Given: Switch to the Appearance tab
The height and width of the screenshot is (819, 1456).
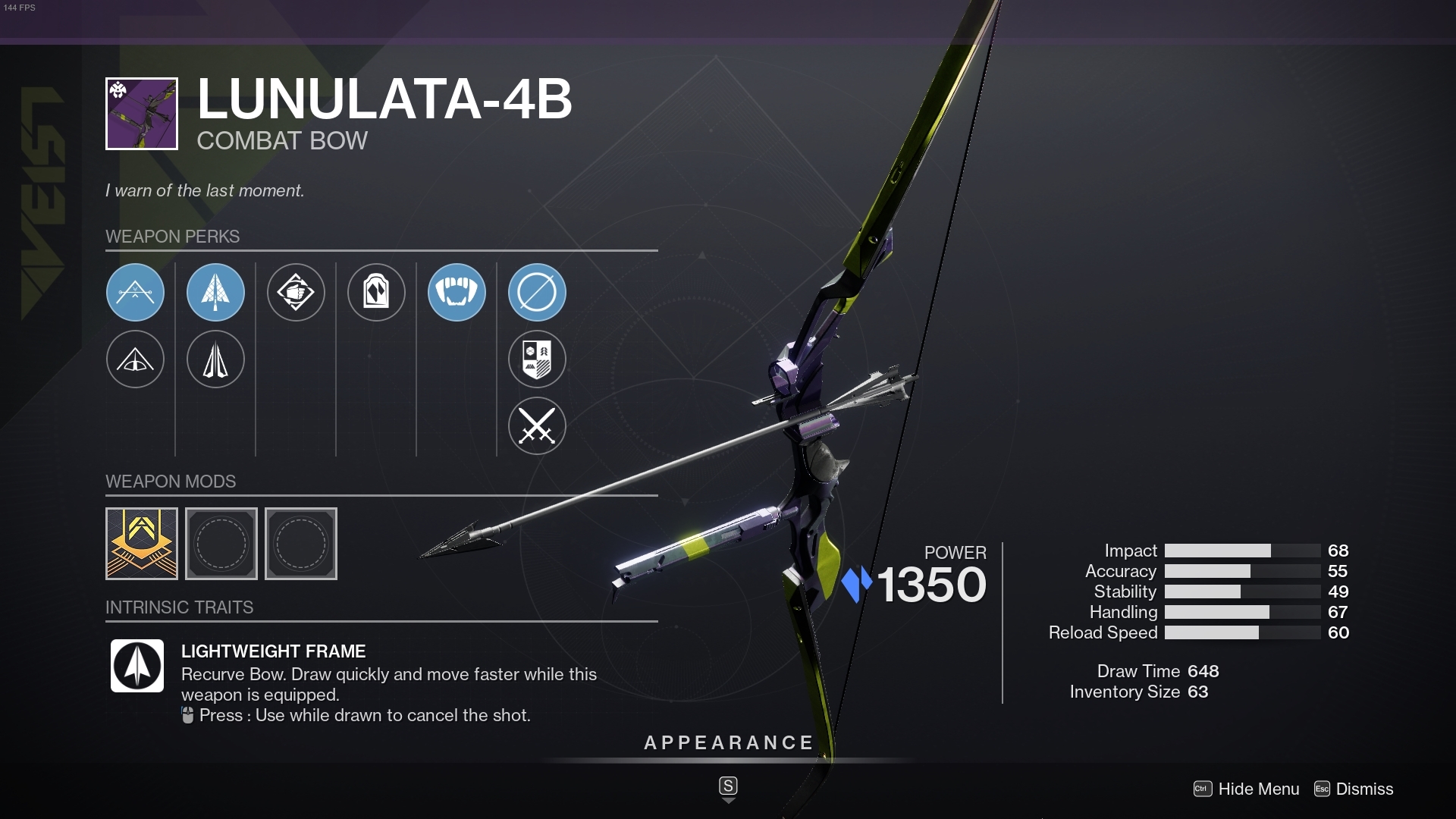Looking at the screenshot, I should (727, 742).
